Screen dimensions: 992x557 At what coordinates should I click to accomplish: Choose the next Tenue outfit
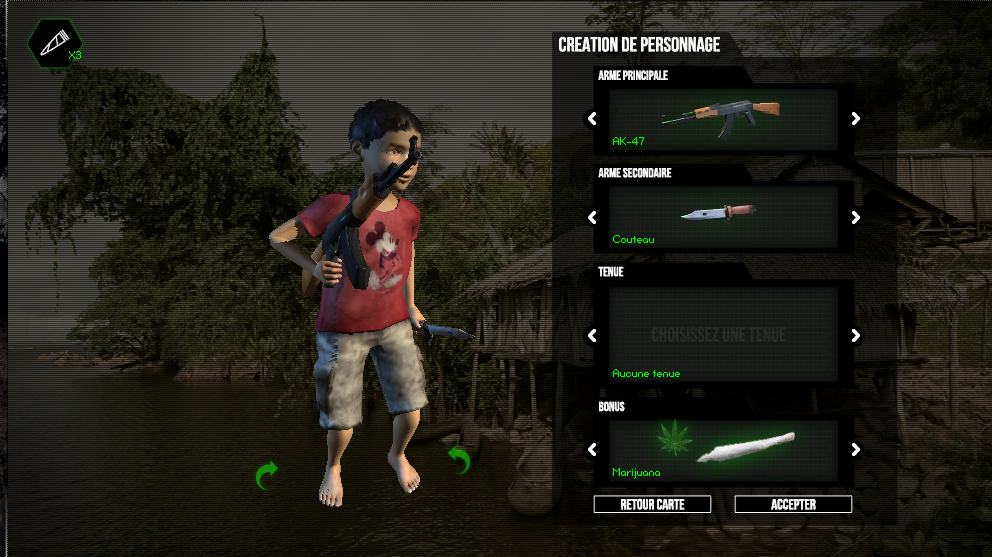[x=856, y=336]
